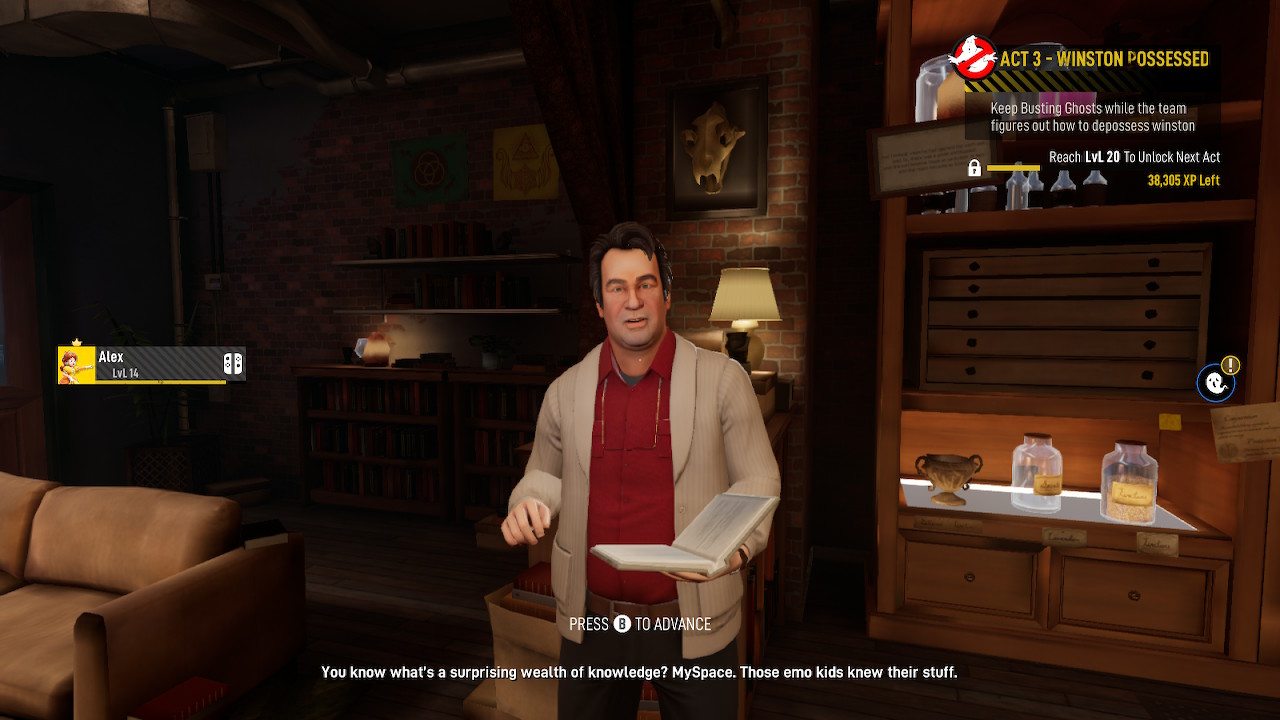Open the ghost notification icon
The image size is (1280, 720).
point(1215,383)
